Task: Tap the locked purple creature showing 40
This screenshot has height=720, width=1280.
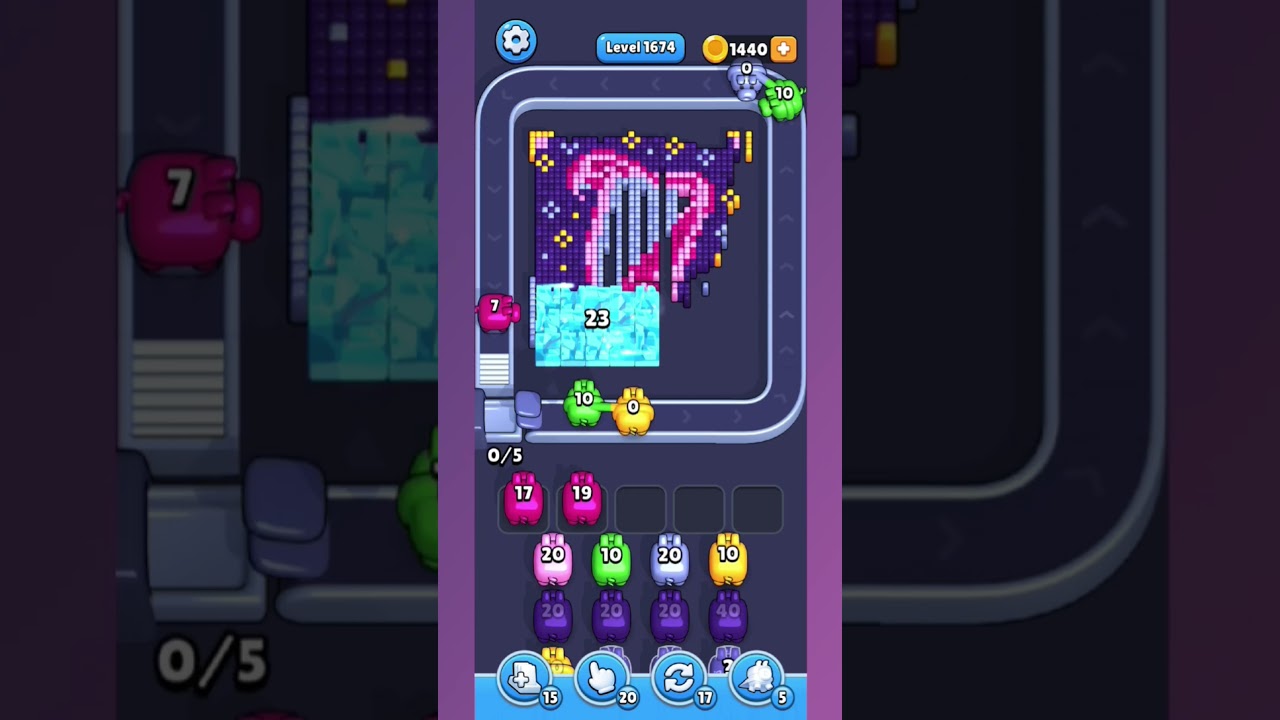Action: click(x=729, y=616)
